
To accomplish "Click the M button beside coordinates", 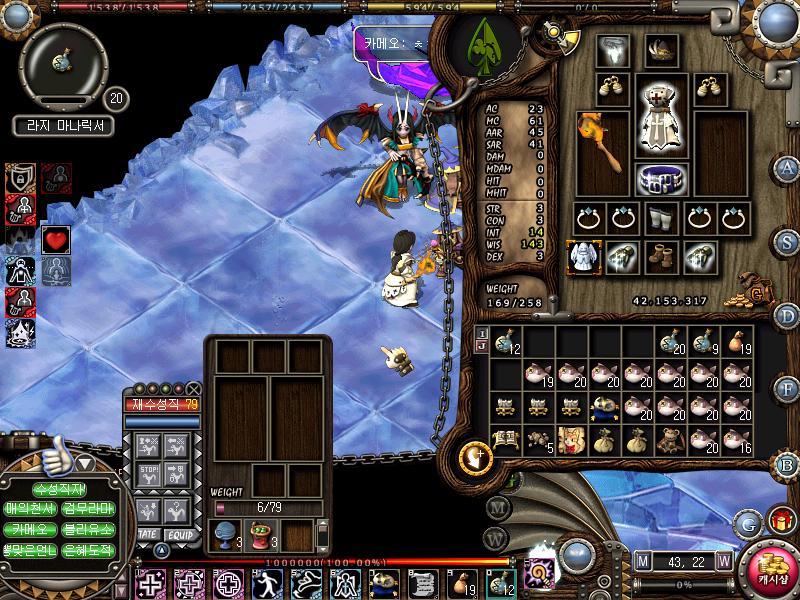I will 643,560.
